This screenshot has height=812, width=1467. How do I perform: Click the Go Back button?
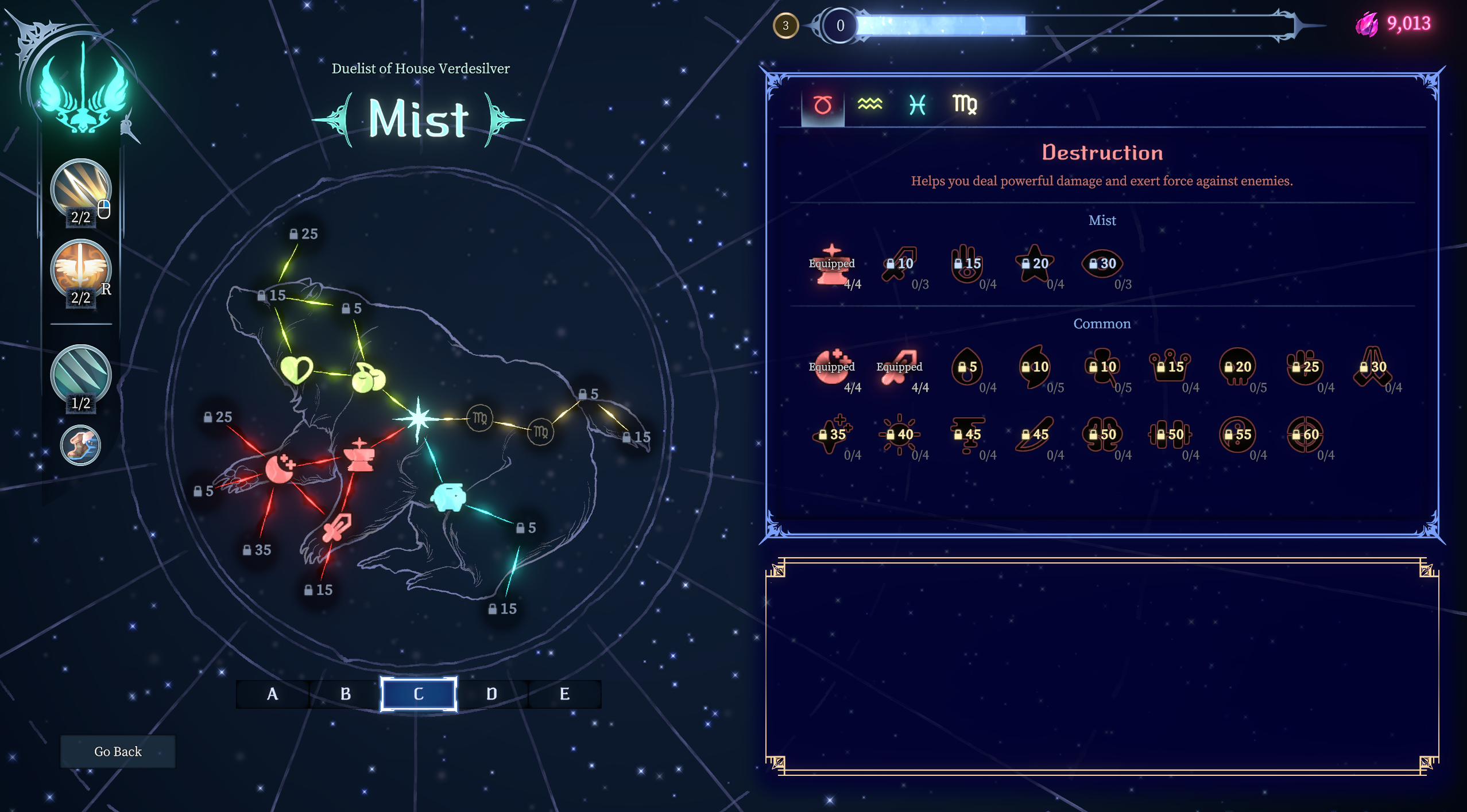click(118, 751)
